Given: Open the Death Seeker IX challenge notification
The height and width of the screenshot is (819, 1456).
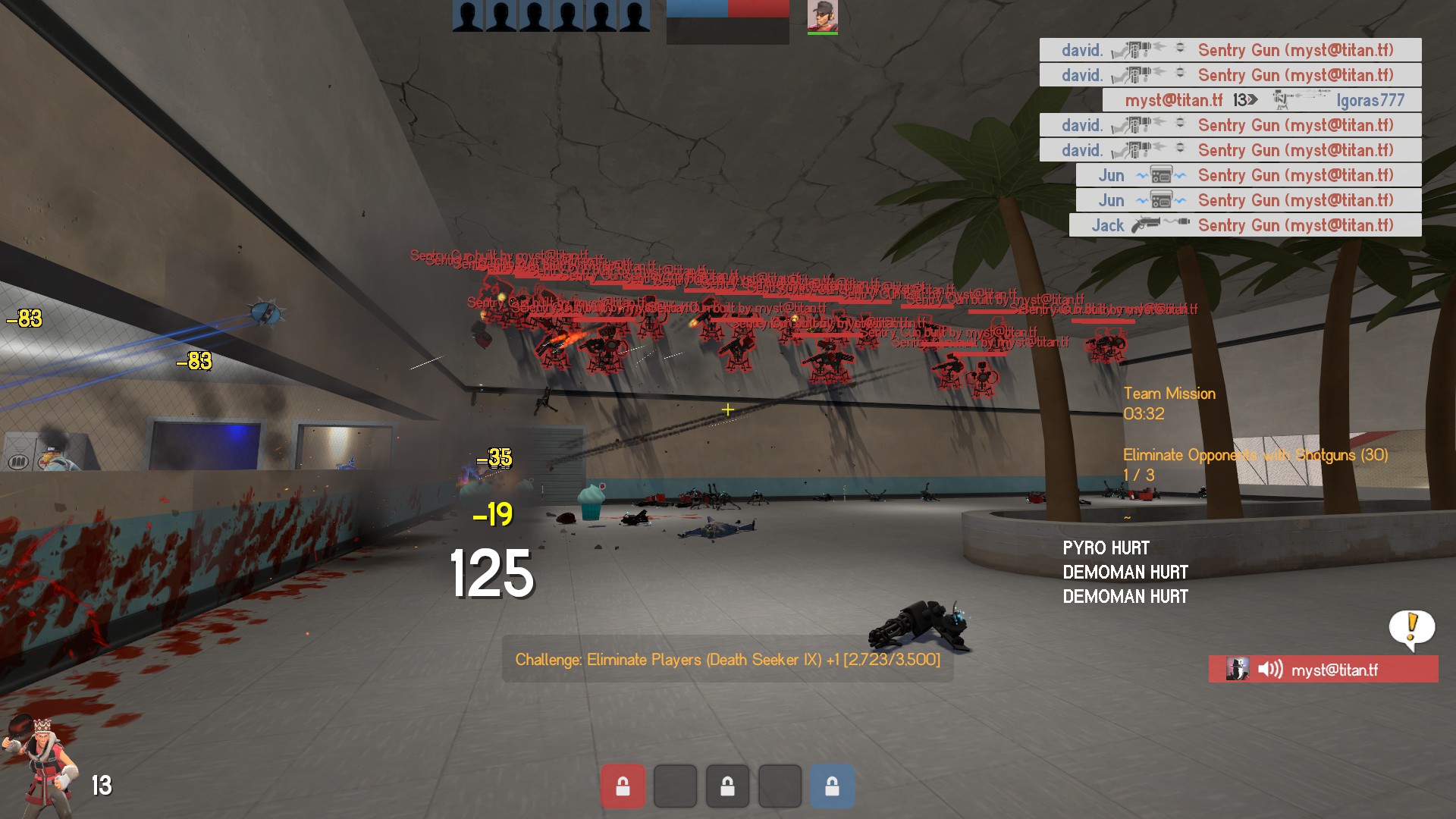Looking at the screenshot, I should coord(727,660).
